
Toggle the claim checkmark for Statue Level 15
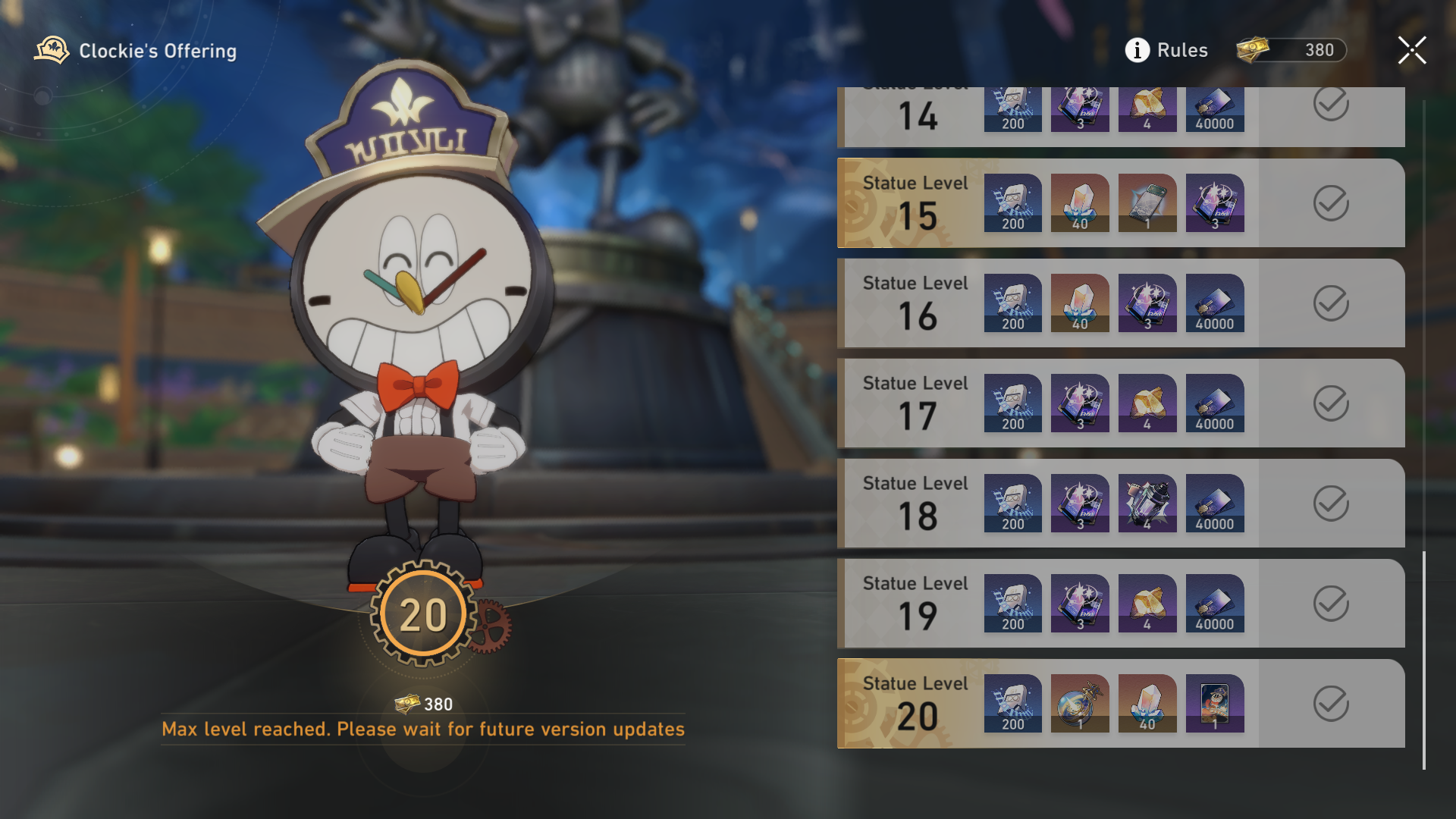click(x=1329, y=203)
